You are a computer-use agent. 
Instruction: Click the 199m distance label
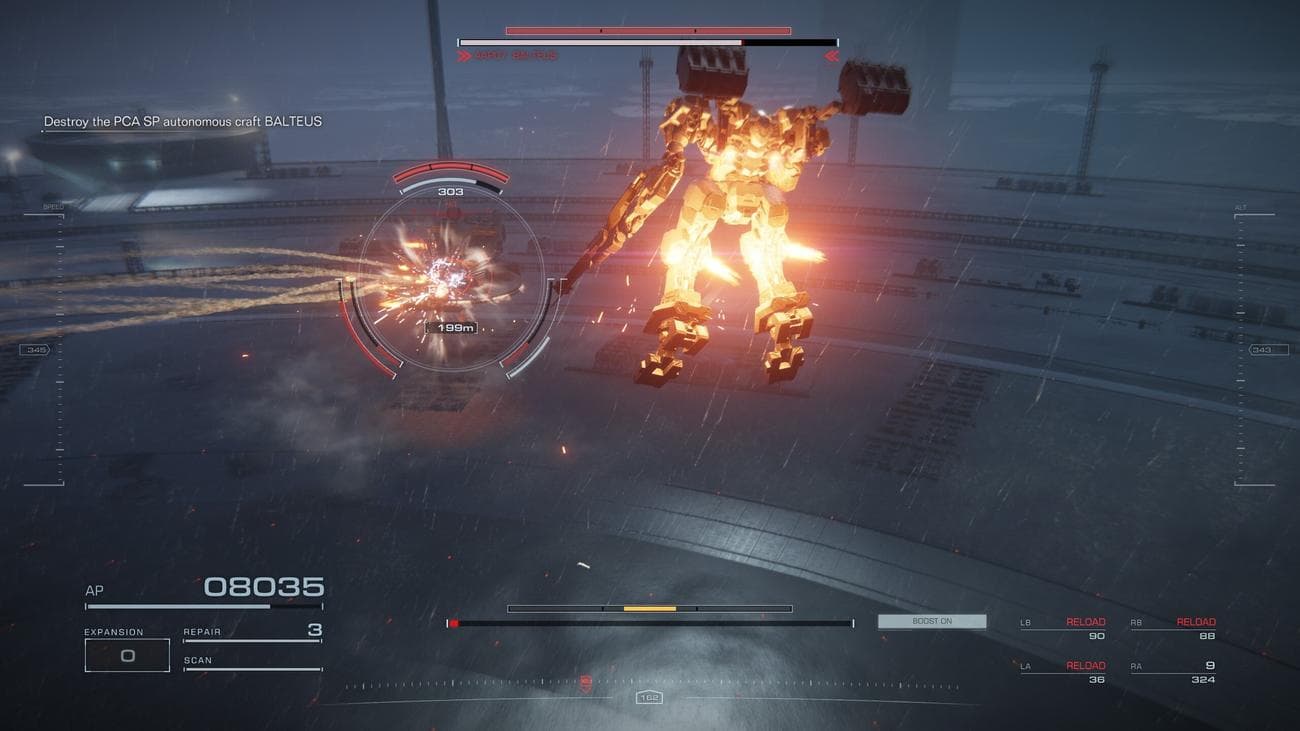coord(451,327)
